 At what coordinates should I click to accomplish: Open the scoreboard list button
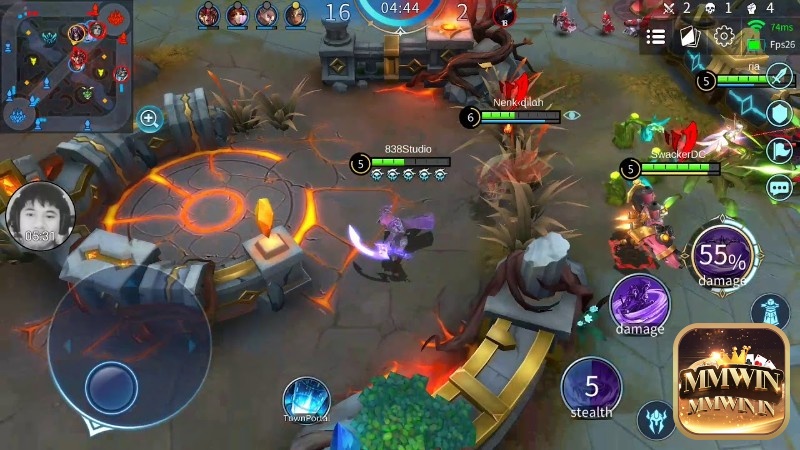click(656, 37)
